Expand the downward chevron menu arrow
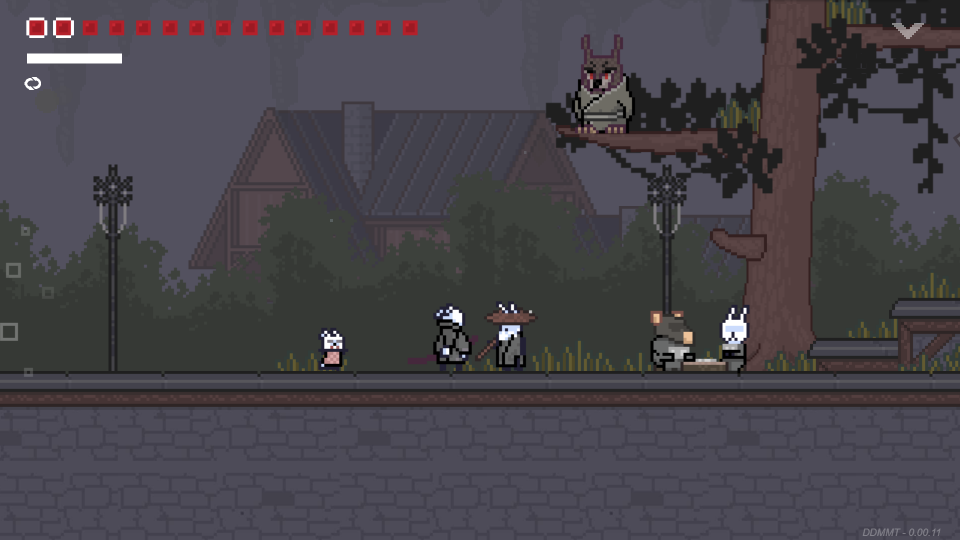 click(908, 31)
